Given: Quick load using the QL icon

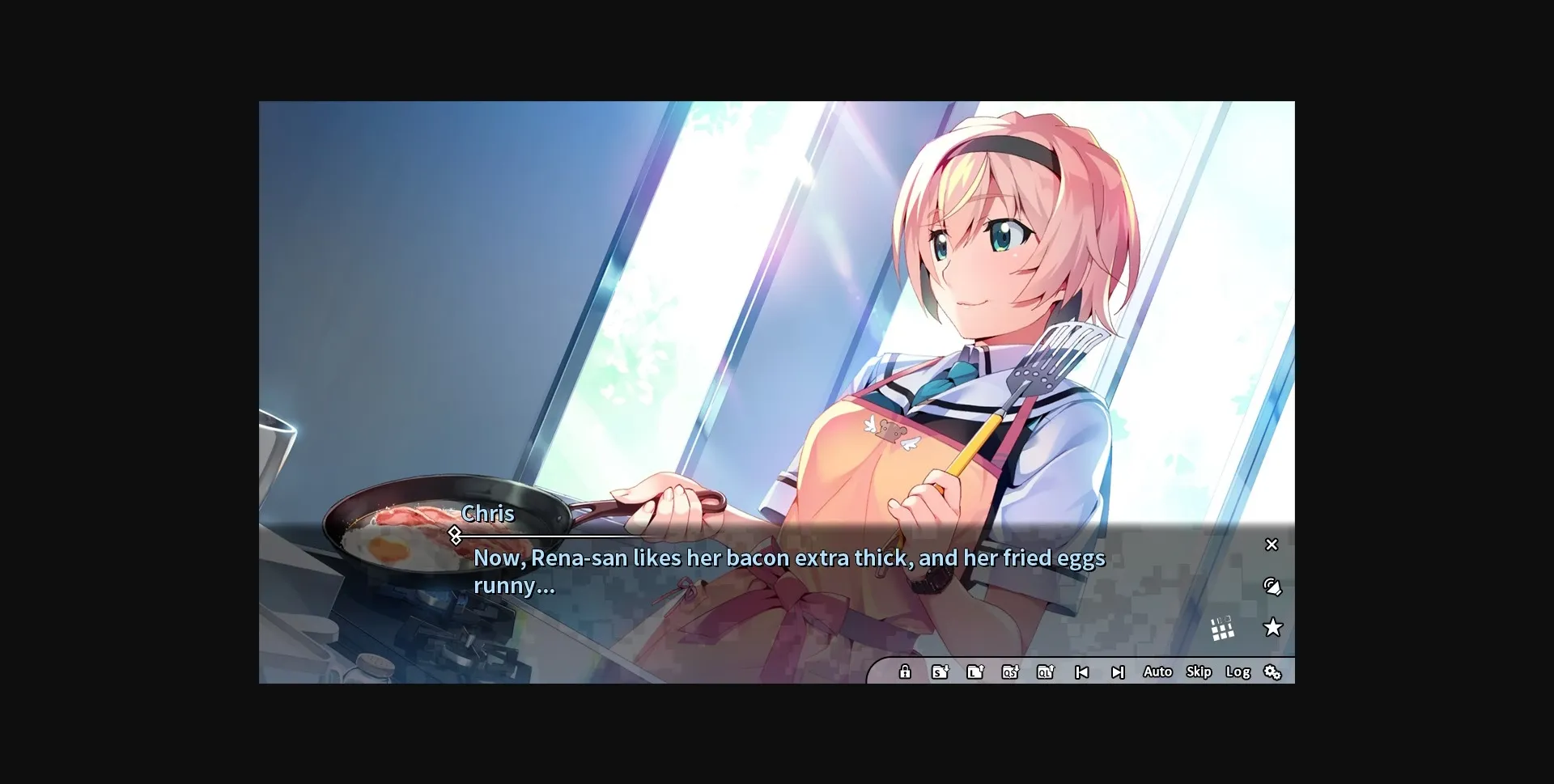Looking at the screenshot, I should tap(1046, 672).
